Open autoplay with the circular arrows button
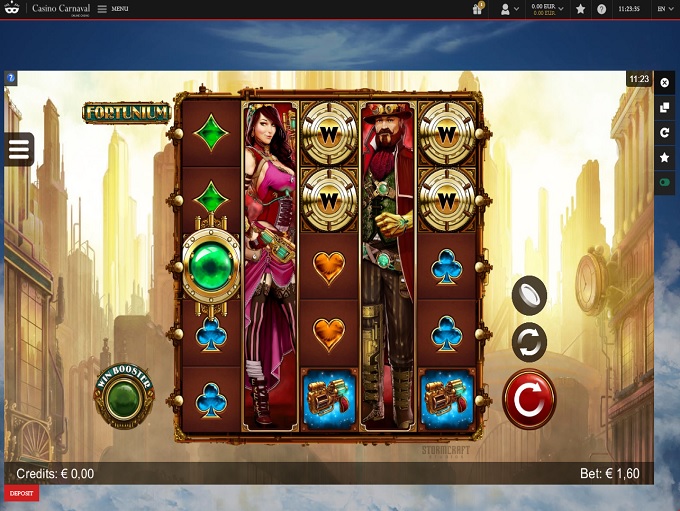The image size is (680, 511). click(529, 342)
